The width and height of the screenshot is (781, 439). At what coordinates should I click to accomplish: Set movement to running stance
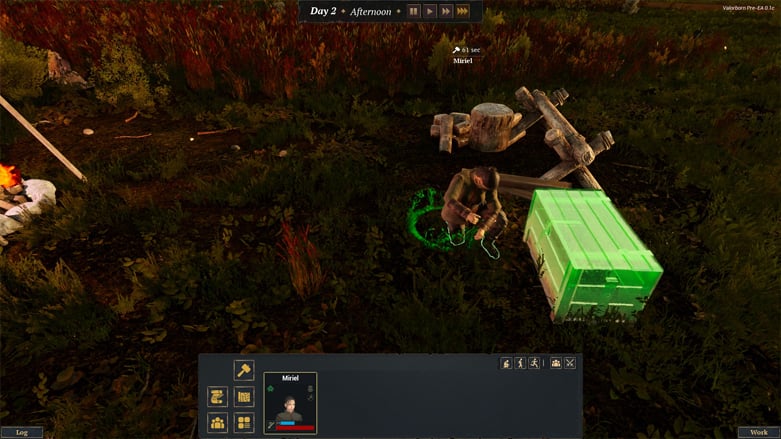pos(534,363)
